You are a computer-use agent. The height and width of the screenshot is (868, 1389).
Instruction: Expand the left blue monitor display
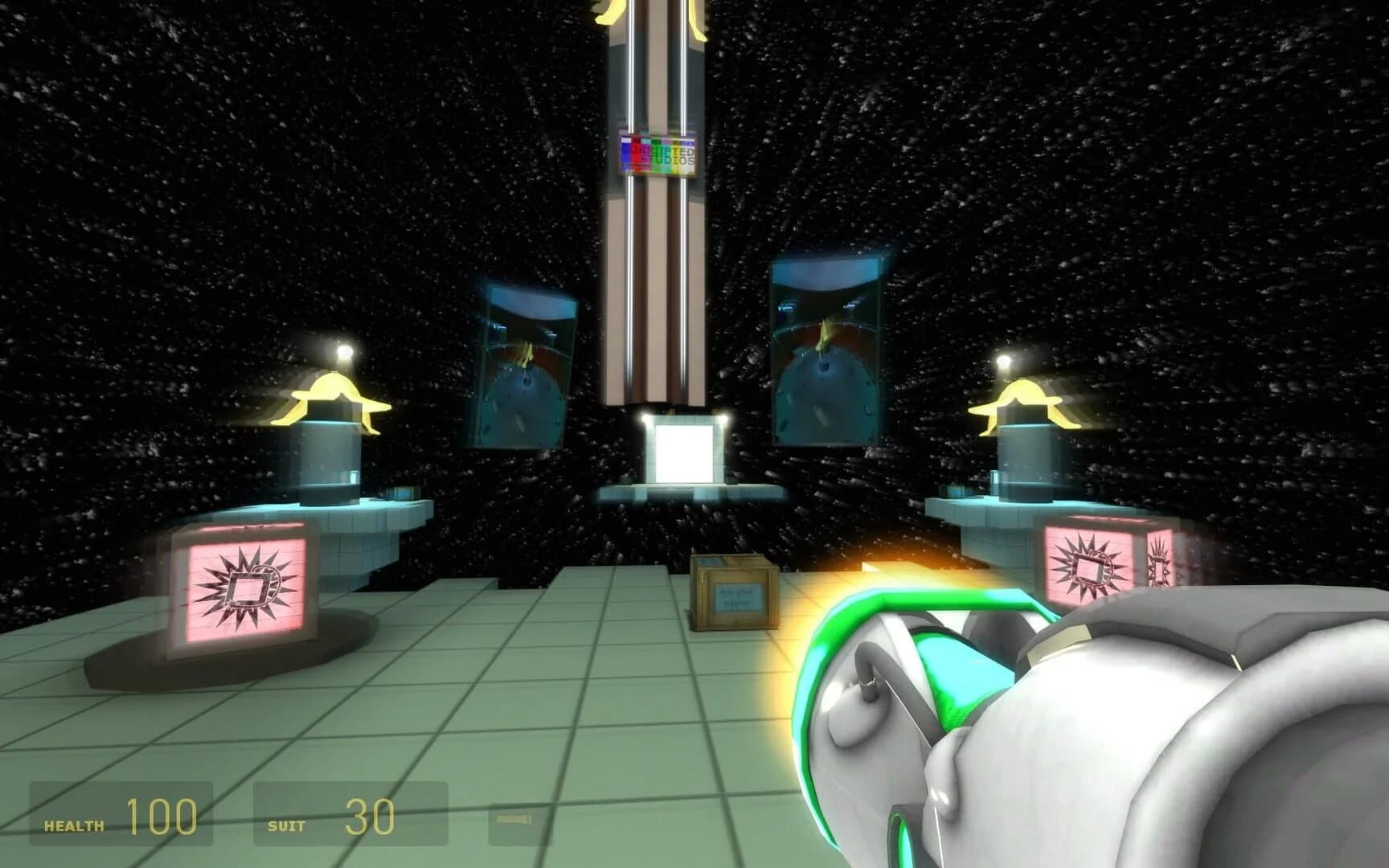point(524,362)
